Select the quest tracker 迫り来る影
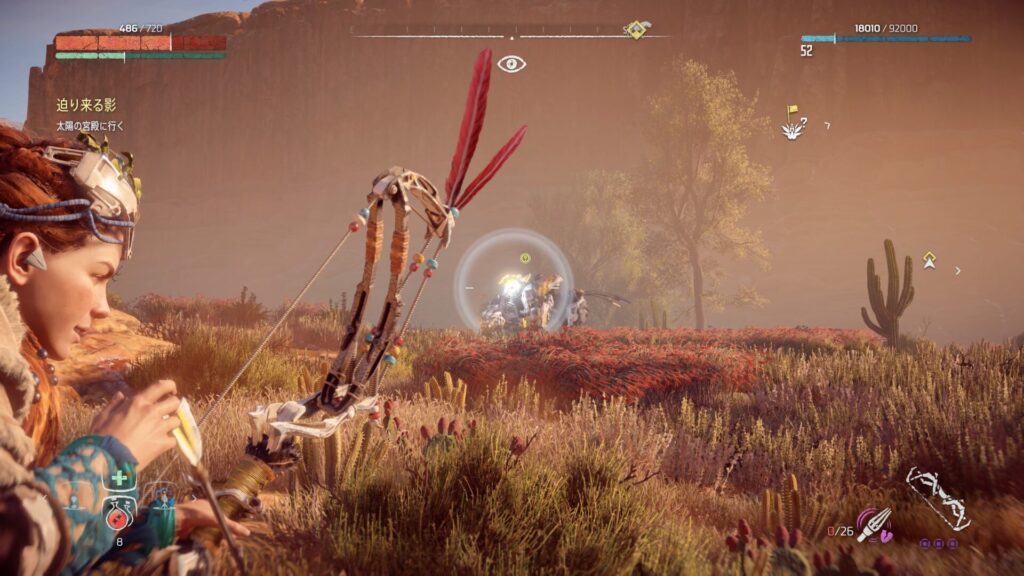The width and height of the screenshot is (1024, 576). tap(86, 105)
